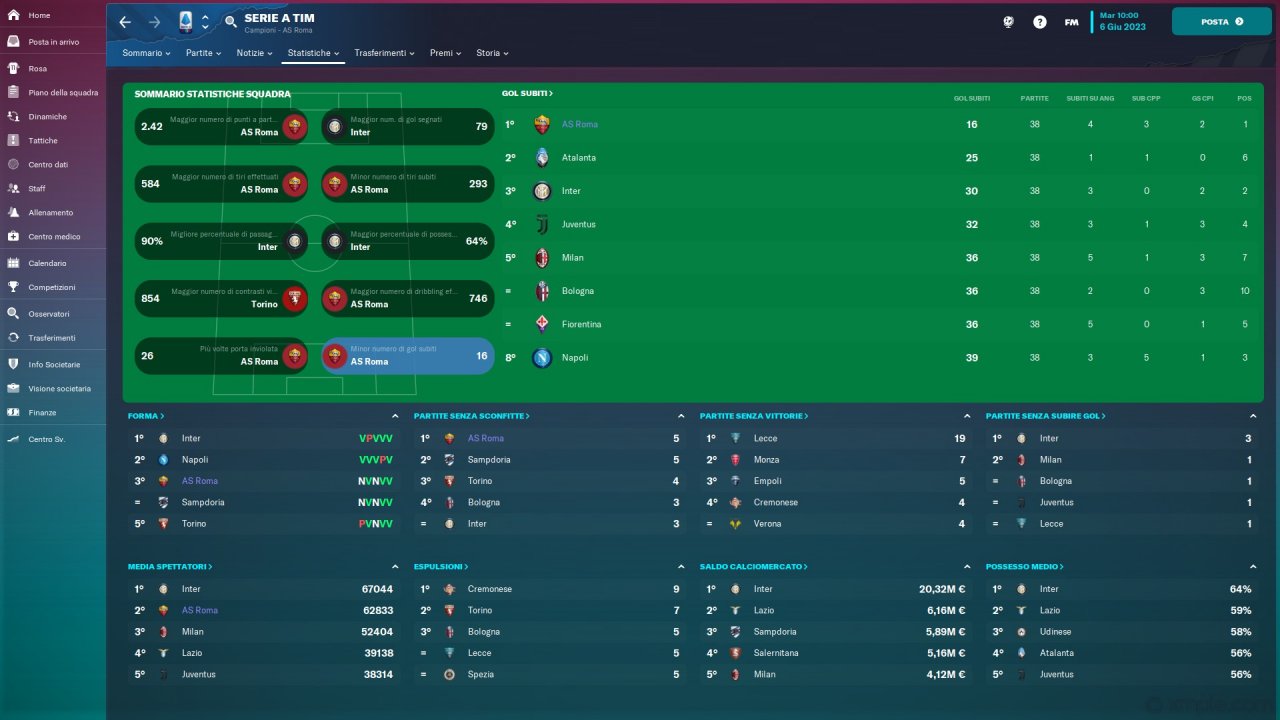1280x720 pixels.
Task: Open the Tattiche tactics page
Action: pos(43,141)
